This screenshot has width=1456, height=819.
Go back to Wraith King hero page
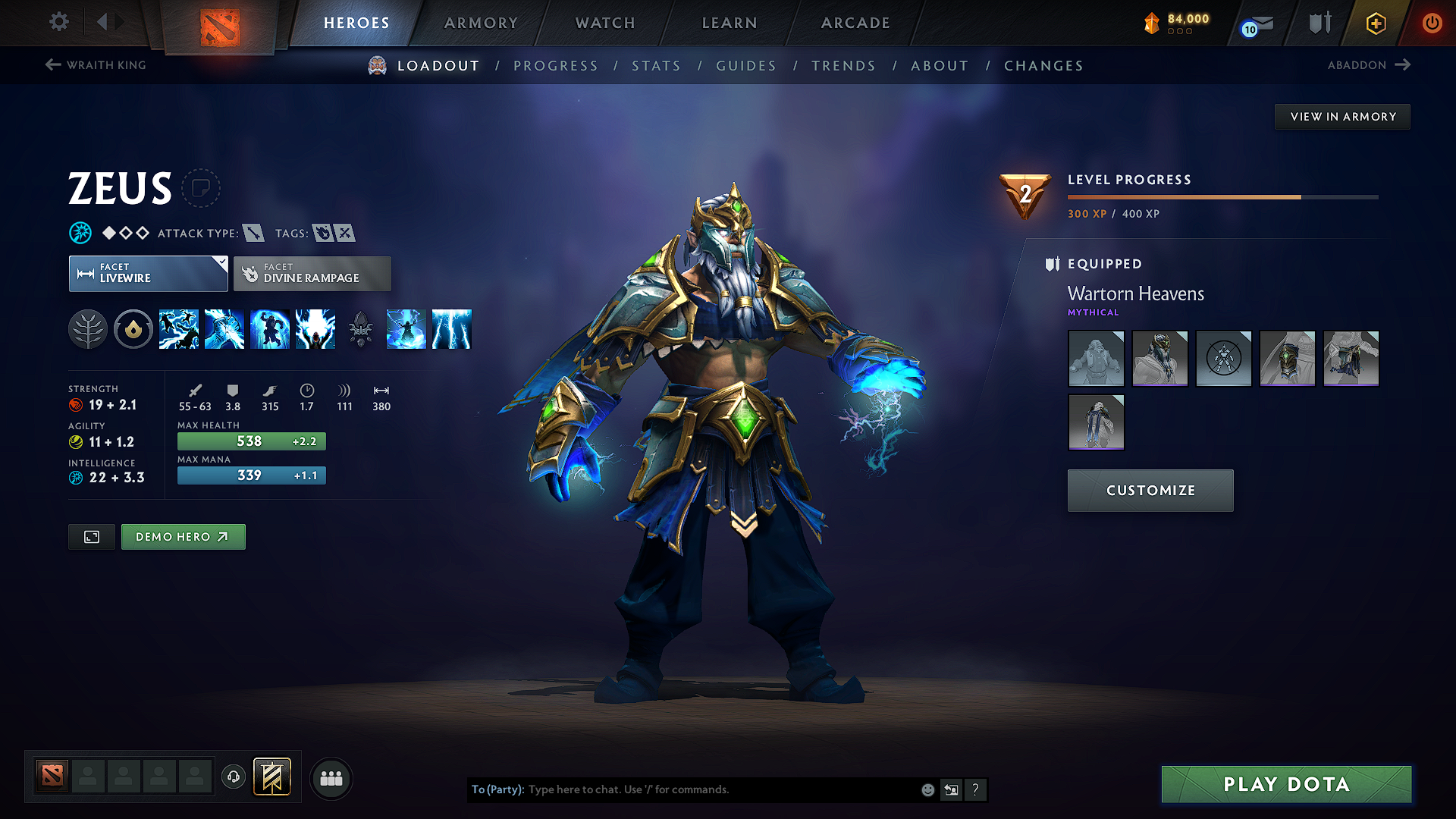click(95, 65)
